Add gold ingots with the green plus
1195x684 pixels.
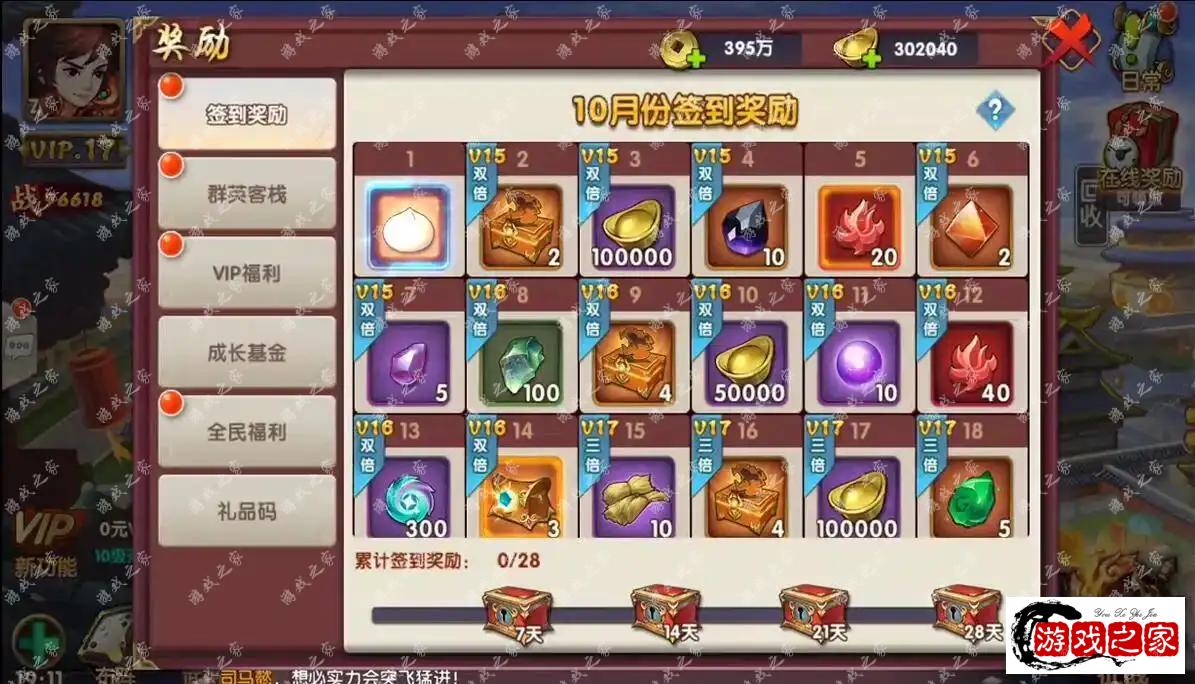click(x=868, y=57)
